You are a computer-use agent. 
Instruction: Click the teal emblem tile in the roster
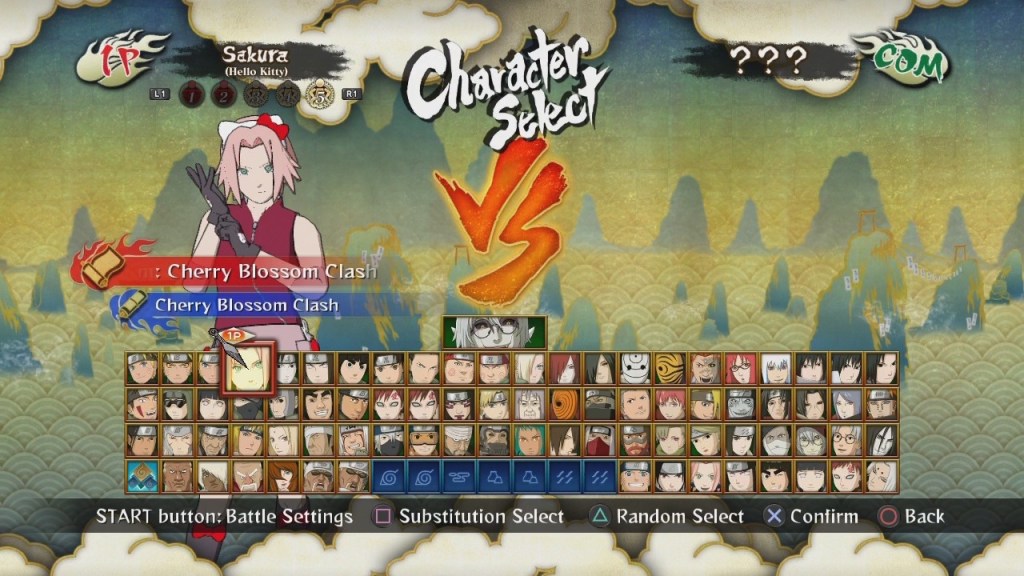(x=142, y=476)
